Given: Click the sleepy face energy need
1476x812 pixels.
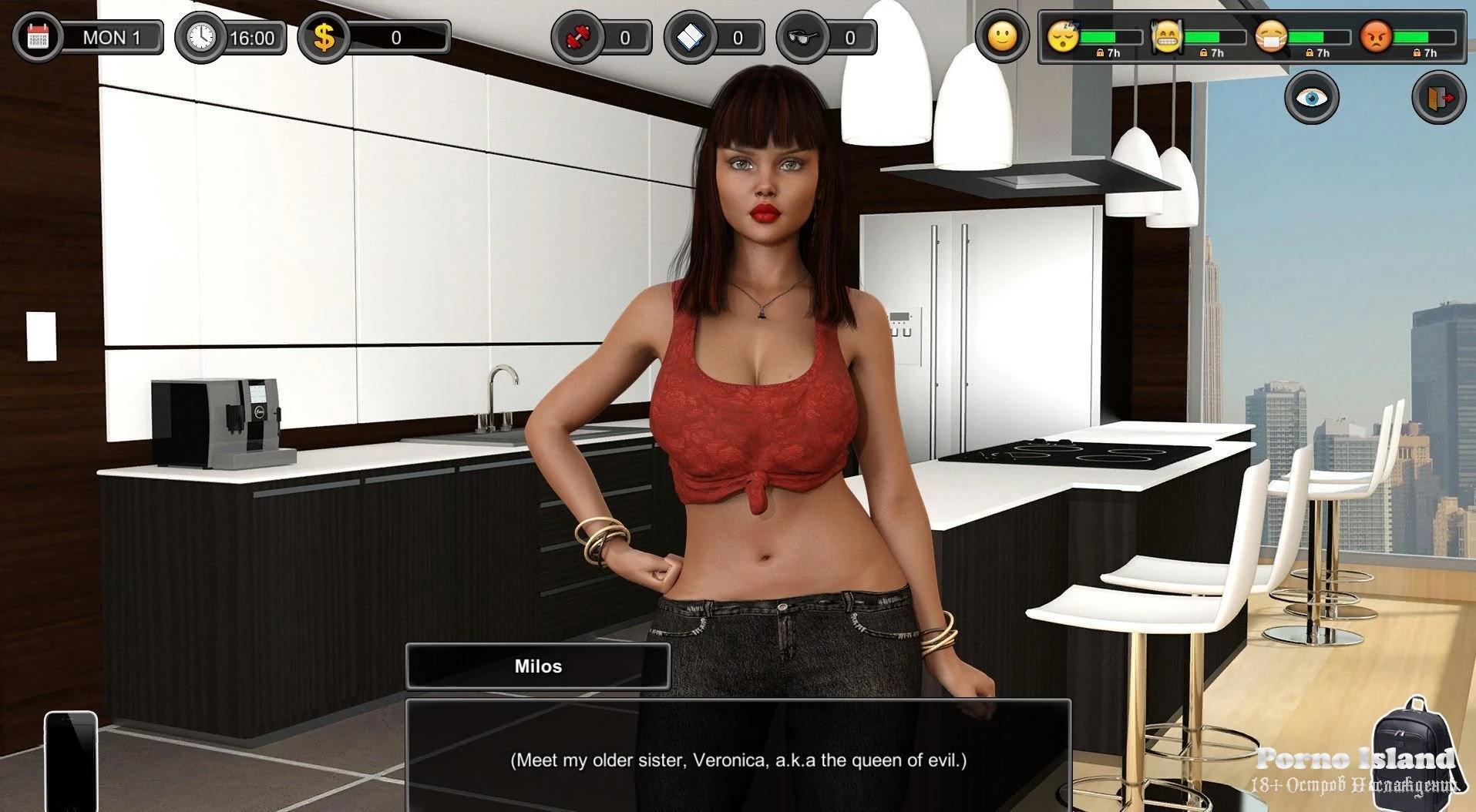Looking at the screenshot, I should click(x=1062, y=36).
